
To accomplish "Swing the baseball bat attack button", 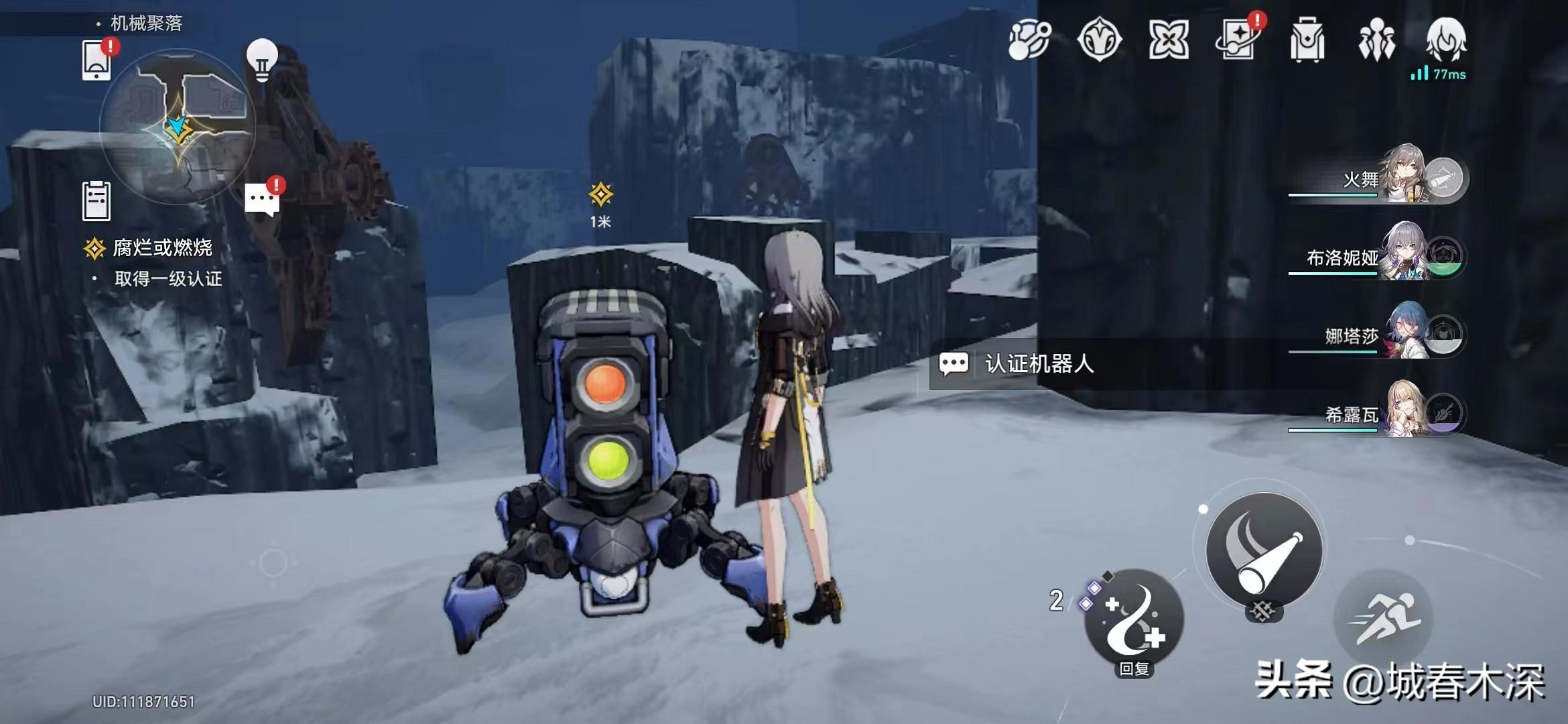I will point(1264,551).
